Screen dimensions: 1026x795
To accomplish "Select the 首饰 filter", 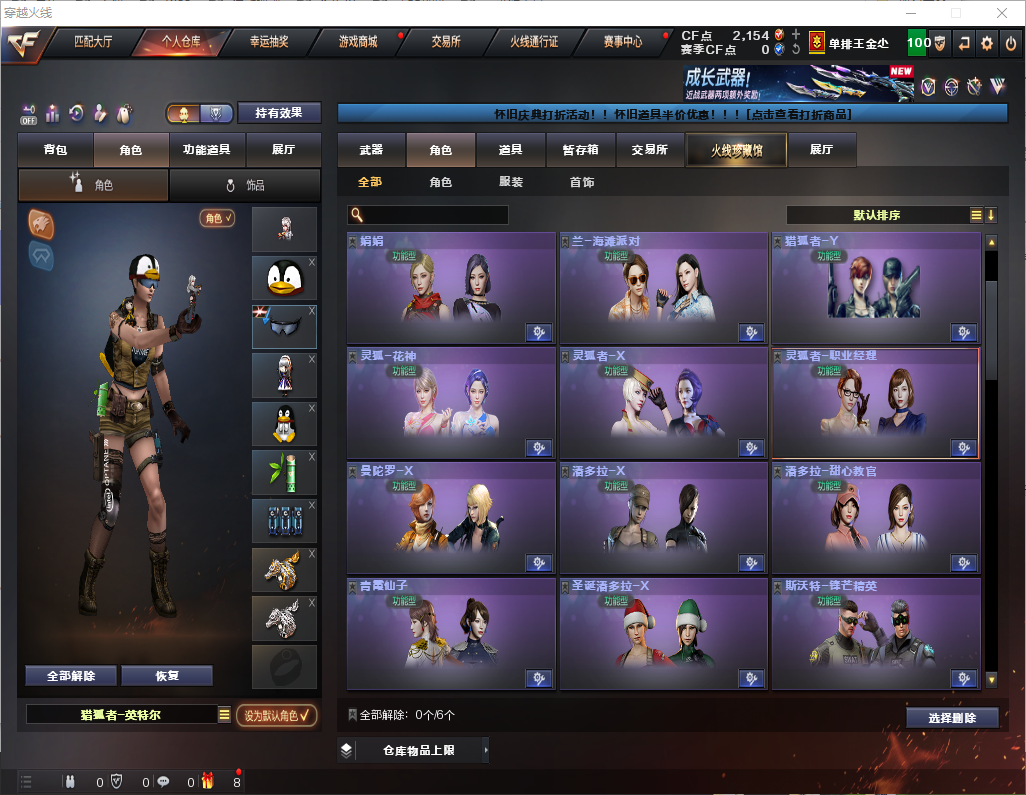I will [x=582, y=182].
